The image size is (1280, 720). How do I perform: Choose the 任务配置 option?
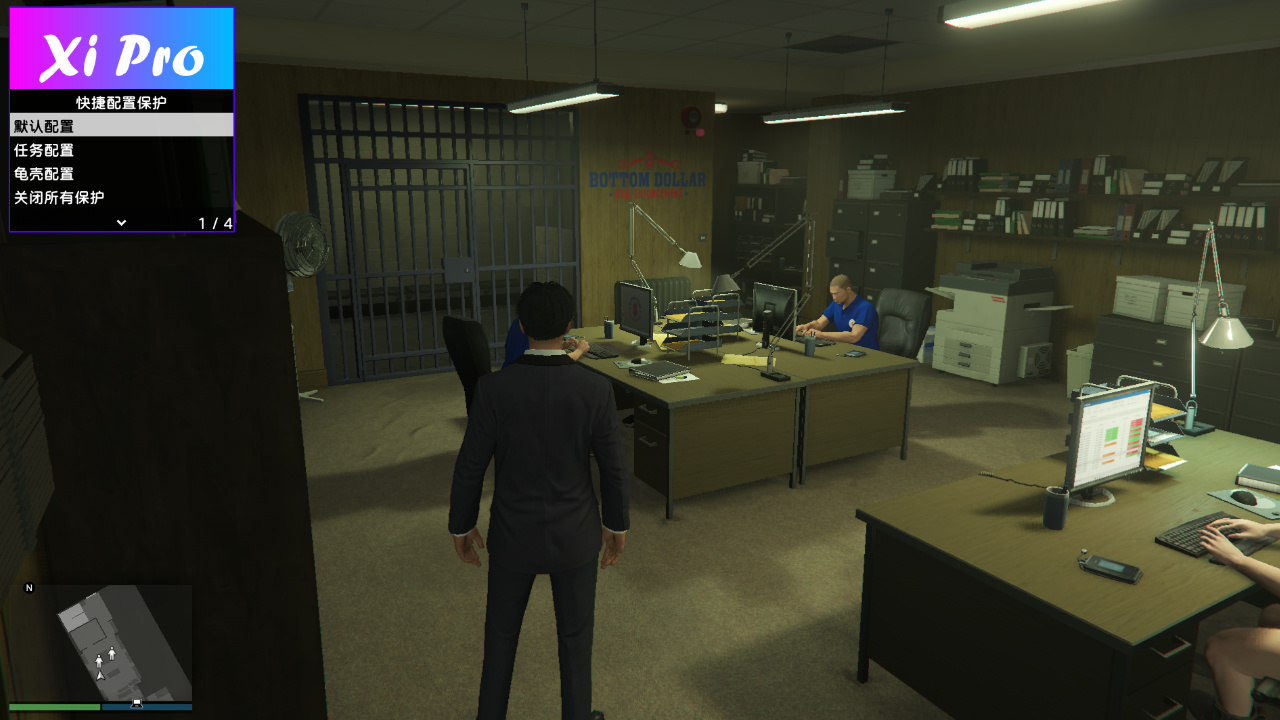click(121, 150)
